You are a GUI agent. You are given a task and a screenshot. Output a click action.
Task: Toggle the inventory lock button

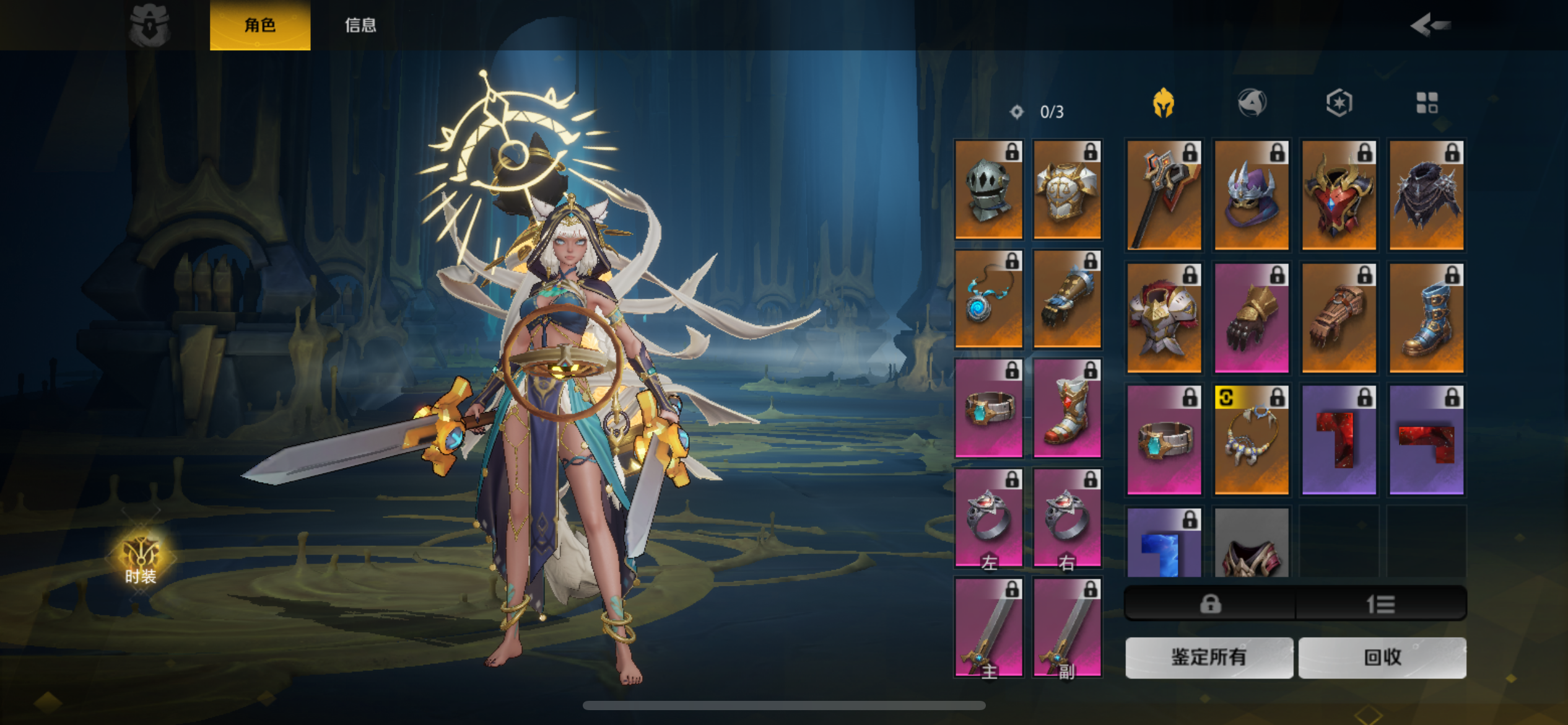(x=1210, y=604)
